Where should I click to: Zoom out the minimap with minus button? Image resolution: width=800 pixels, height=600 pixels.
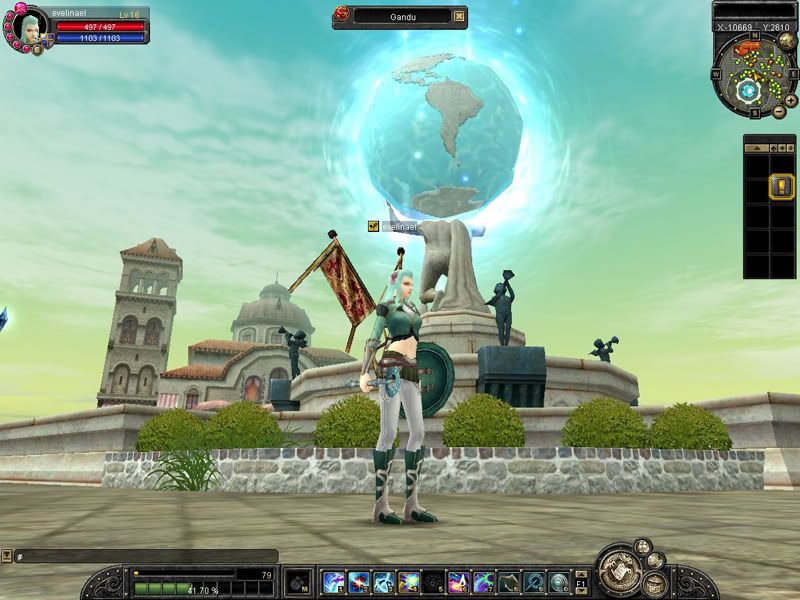click(x=780, y=111)
